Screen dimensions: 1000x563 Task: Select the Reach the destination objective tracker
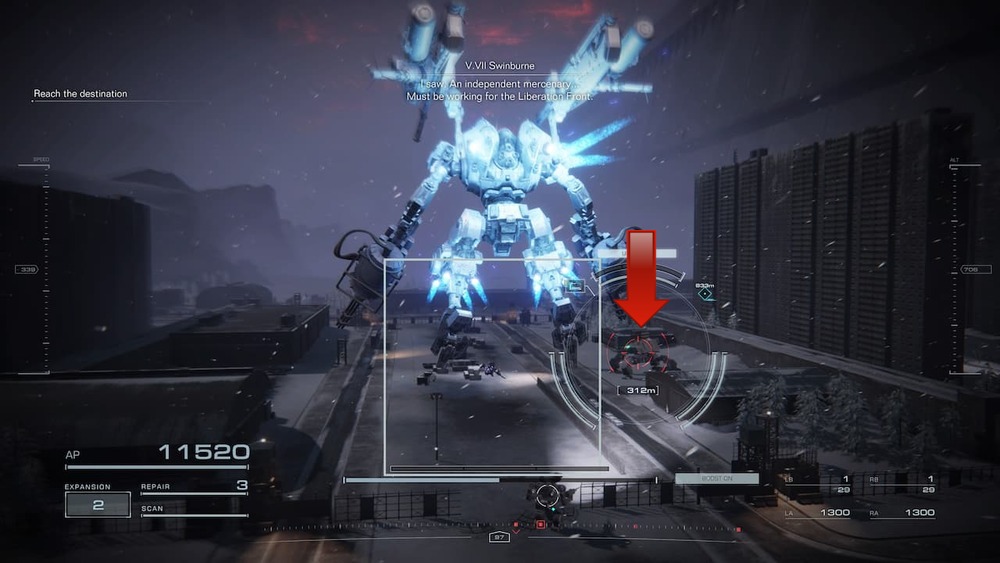pos(80,94)
